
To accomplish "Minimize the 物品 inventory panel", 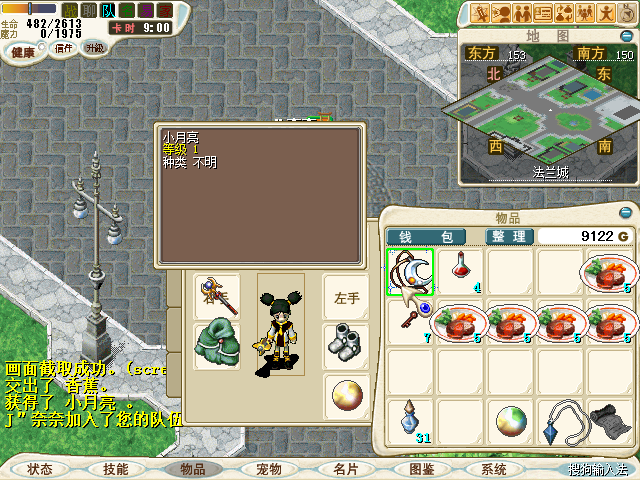I will (x=625, y=214).
